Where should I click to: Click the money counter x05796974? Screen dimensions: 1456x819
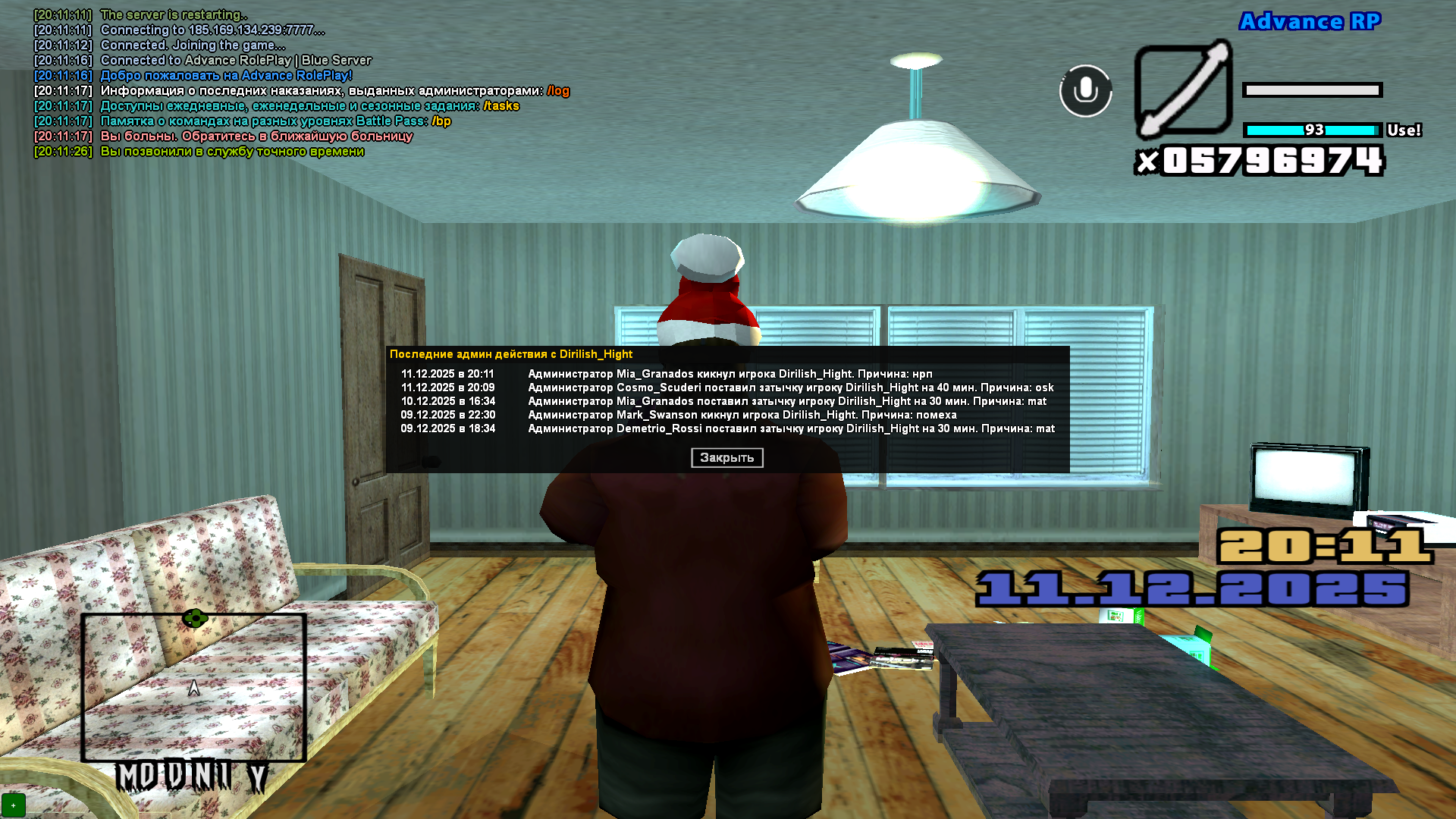pos(1260,159)
